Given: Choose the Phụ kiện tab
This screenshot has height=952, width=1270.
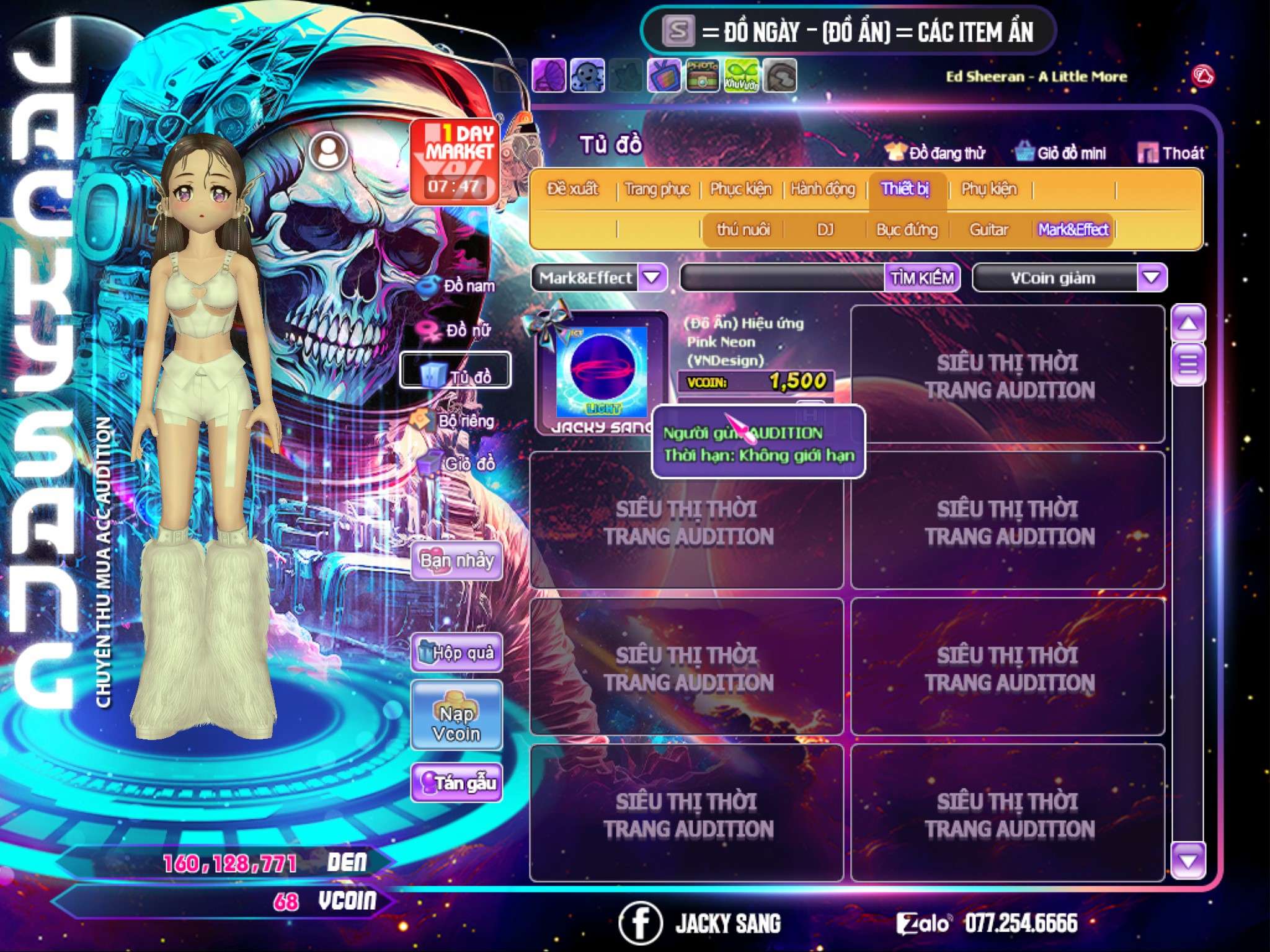Looking at the screenshot, I should pos(989,189).
